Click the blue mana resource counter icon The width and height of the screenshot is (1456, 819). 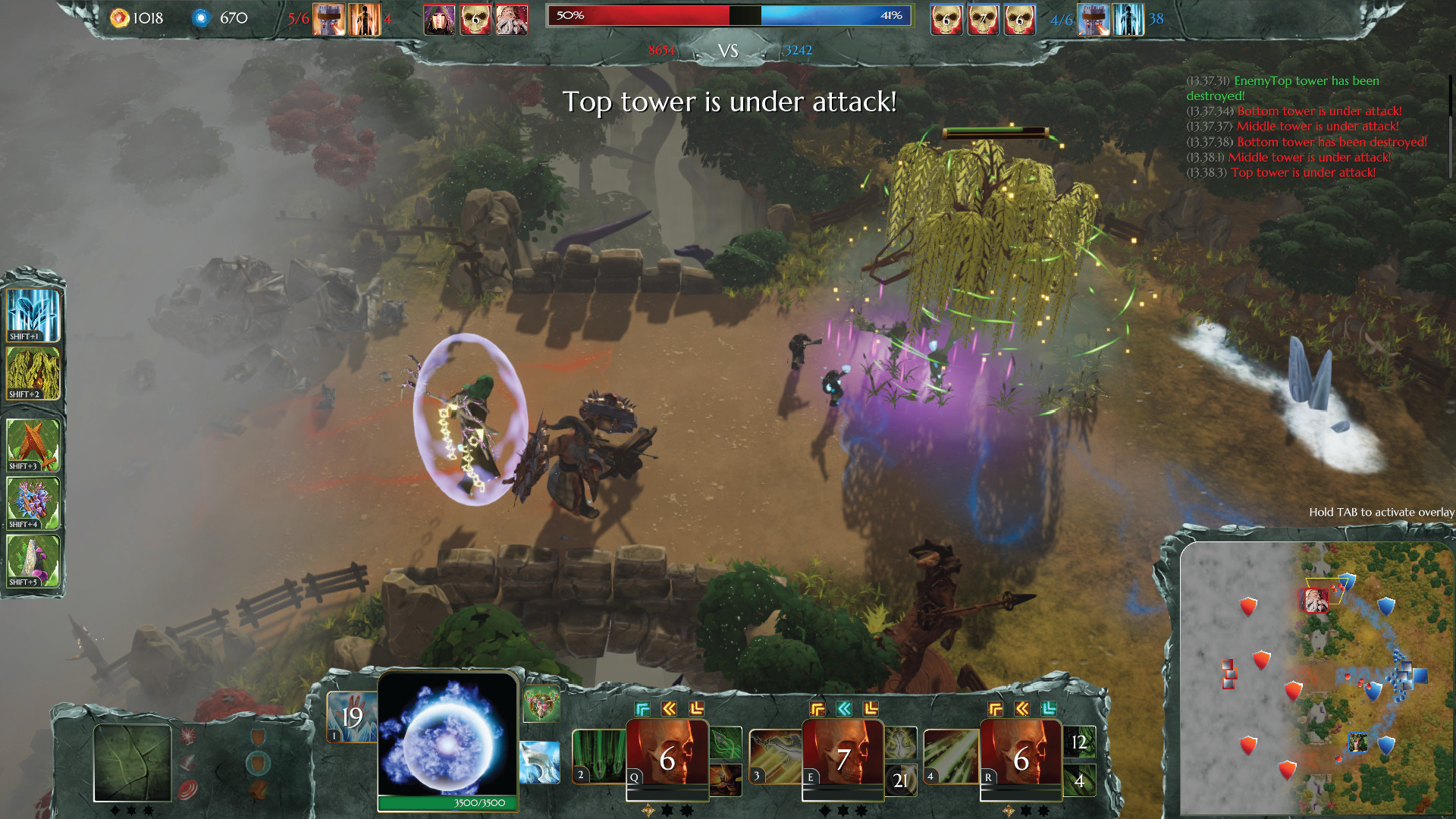tap(201, 17)
